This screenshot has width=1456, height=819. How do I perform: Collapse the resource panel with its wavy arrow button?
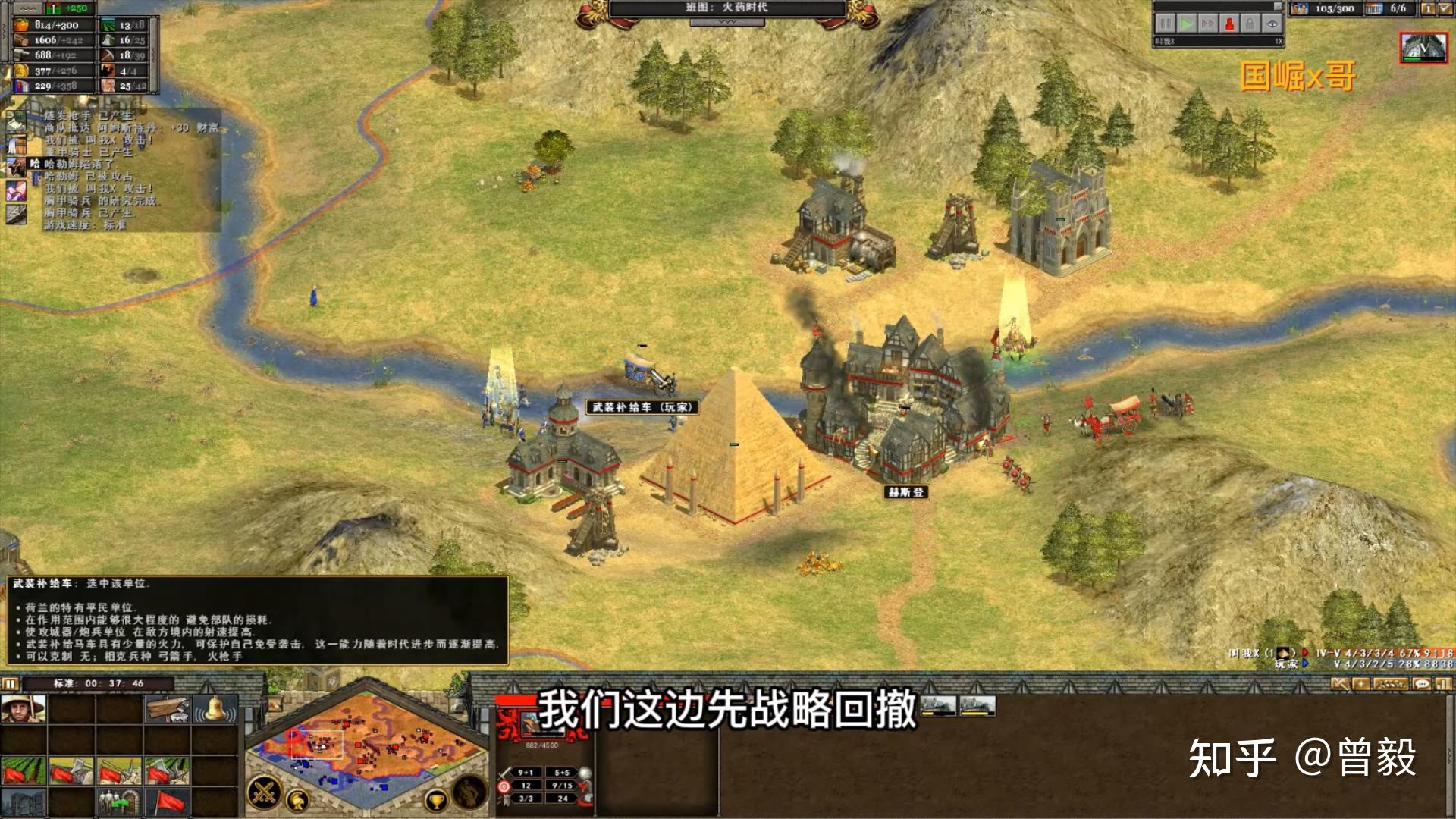click(x=27, y=8)
